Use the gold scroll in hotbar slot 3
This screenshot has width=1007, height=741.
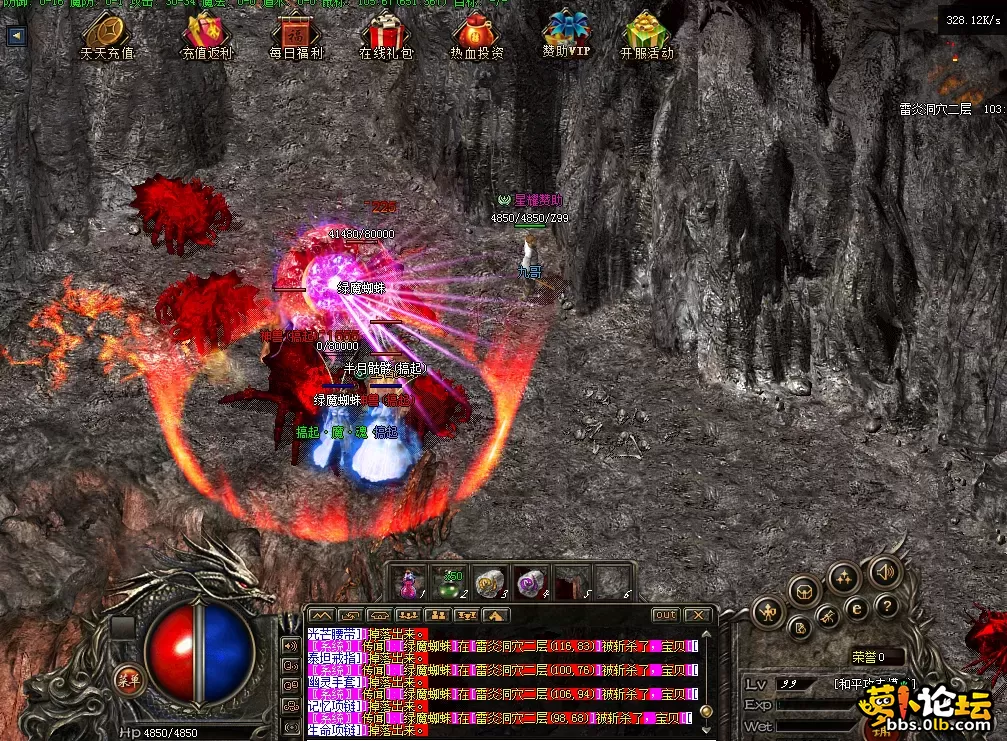click(x=488, y=582)
